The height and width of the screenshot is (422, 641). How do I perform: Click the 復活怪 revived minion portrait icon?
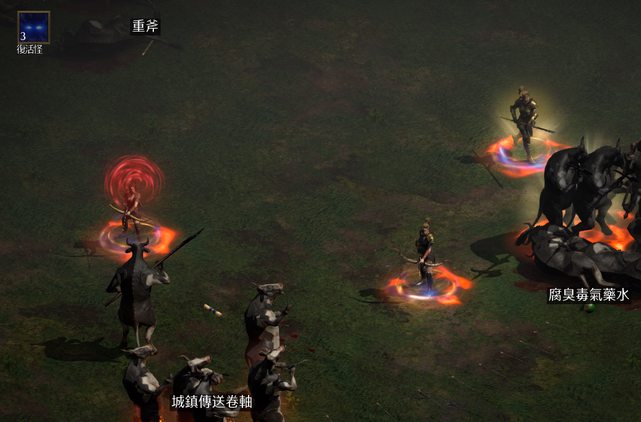pyautogui.click(x=33, y=26)
